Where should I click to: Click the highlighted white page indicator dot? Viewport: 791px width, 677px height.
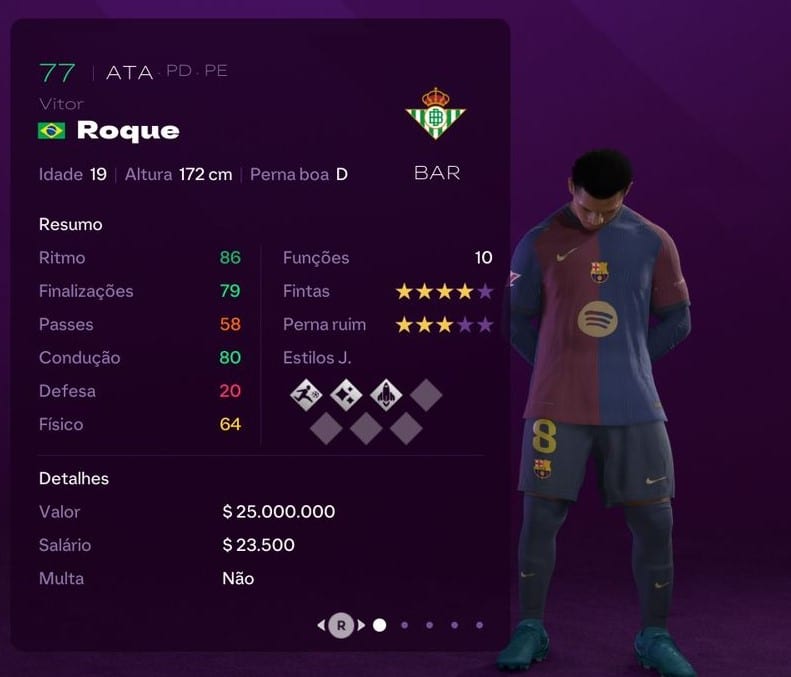click(379, 625)
